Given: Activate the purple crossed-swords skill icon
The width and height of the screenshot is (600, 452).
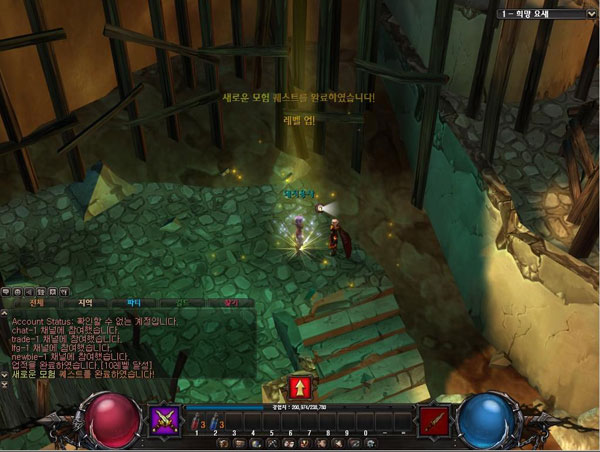Looking at the screenshot, I should point(163,421).
